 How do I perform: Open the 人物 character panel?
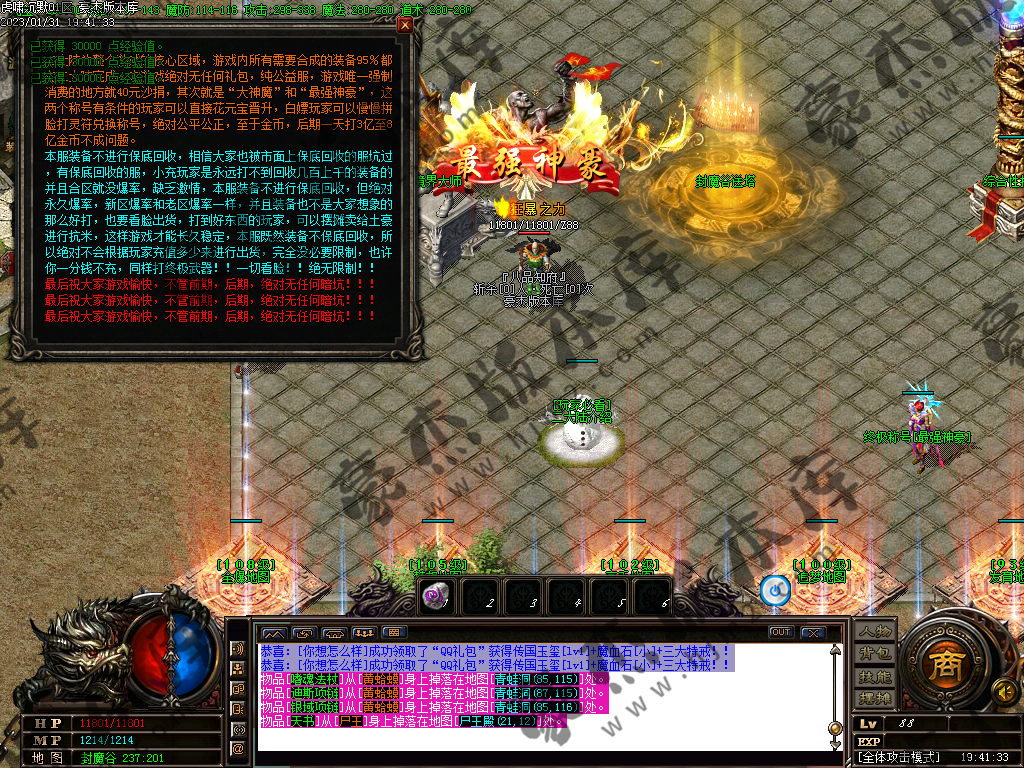point(874,631)
